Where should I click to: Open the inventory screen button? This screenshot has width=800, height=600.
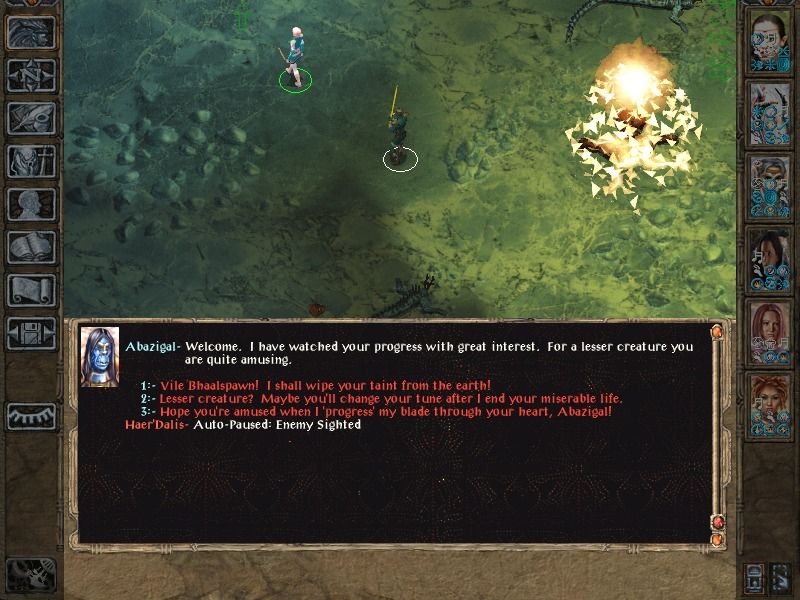click(31, 161)
